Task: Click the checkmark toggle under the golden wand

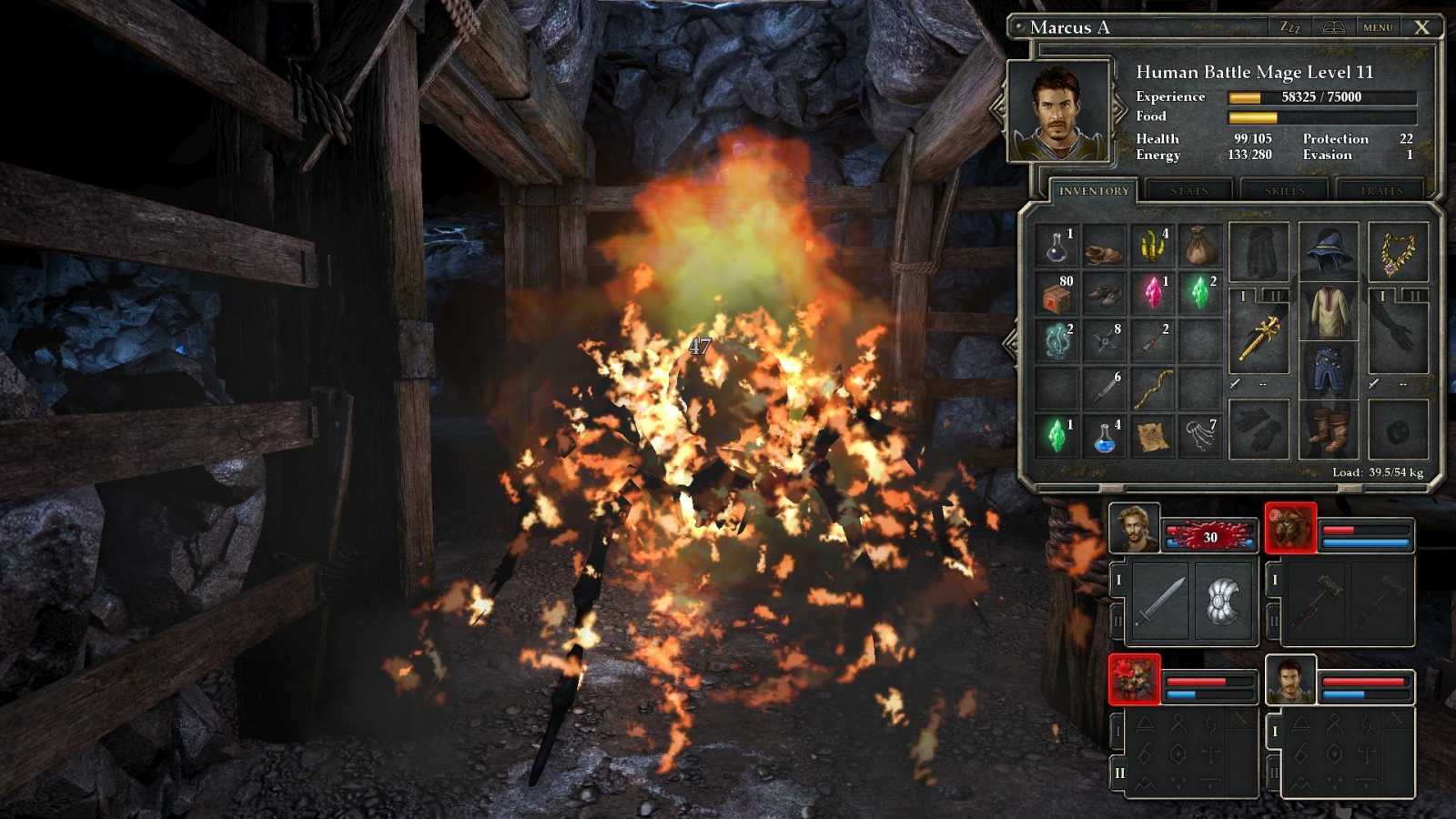Action: click(x=1234, y=383)
